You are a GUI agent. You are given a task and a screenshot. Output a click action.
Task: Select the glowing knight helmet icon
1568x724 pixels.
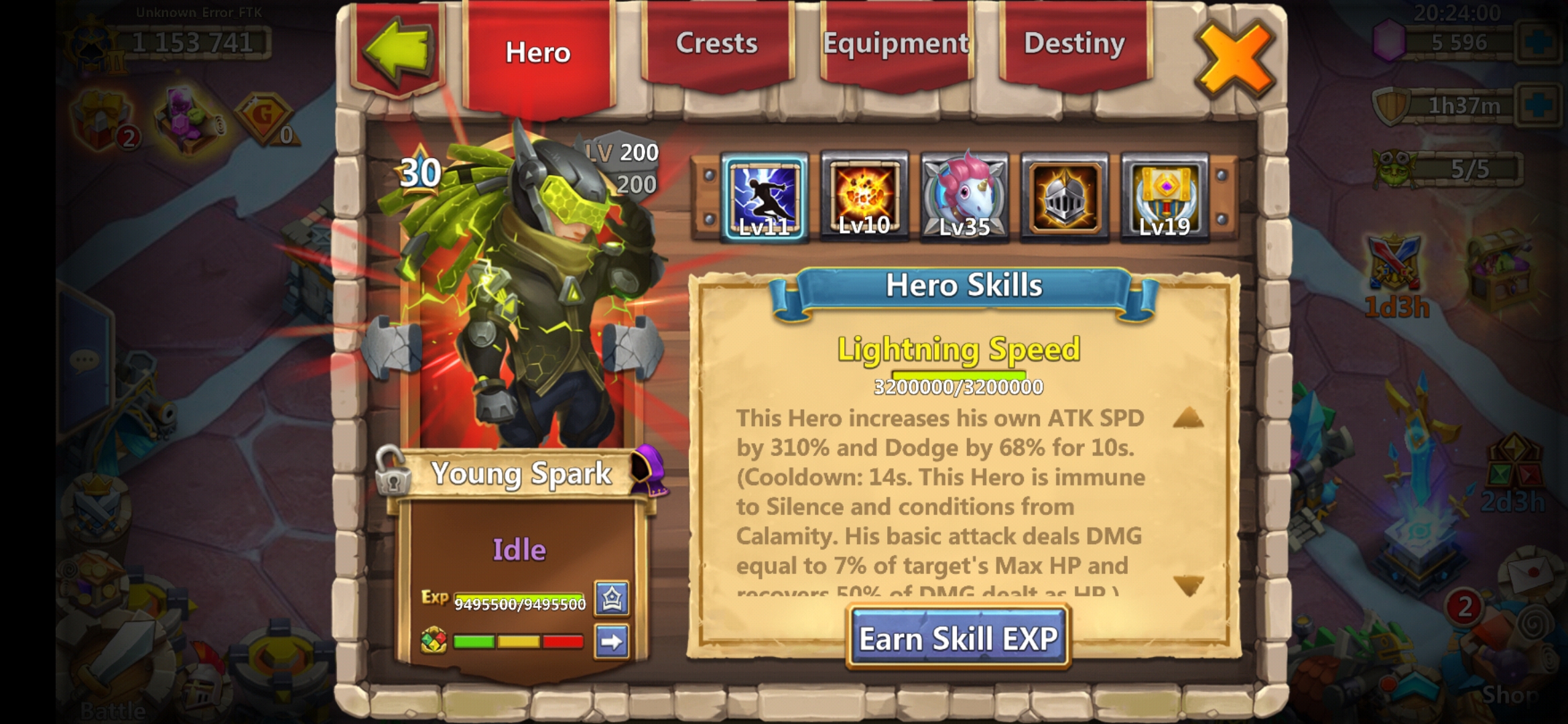(1064, 196)
